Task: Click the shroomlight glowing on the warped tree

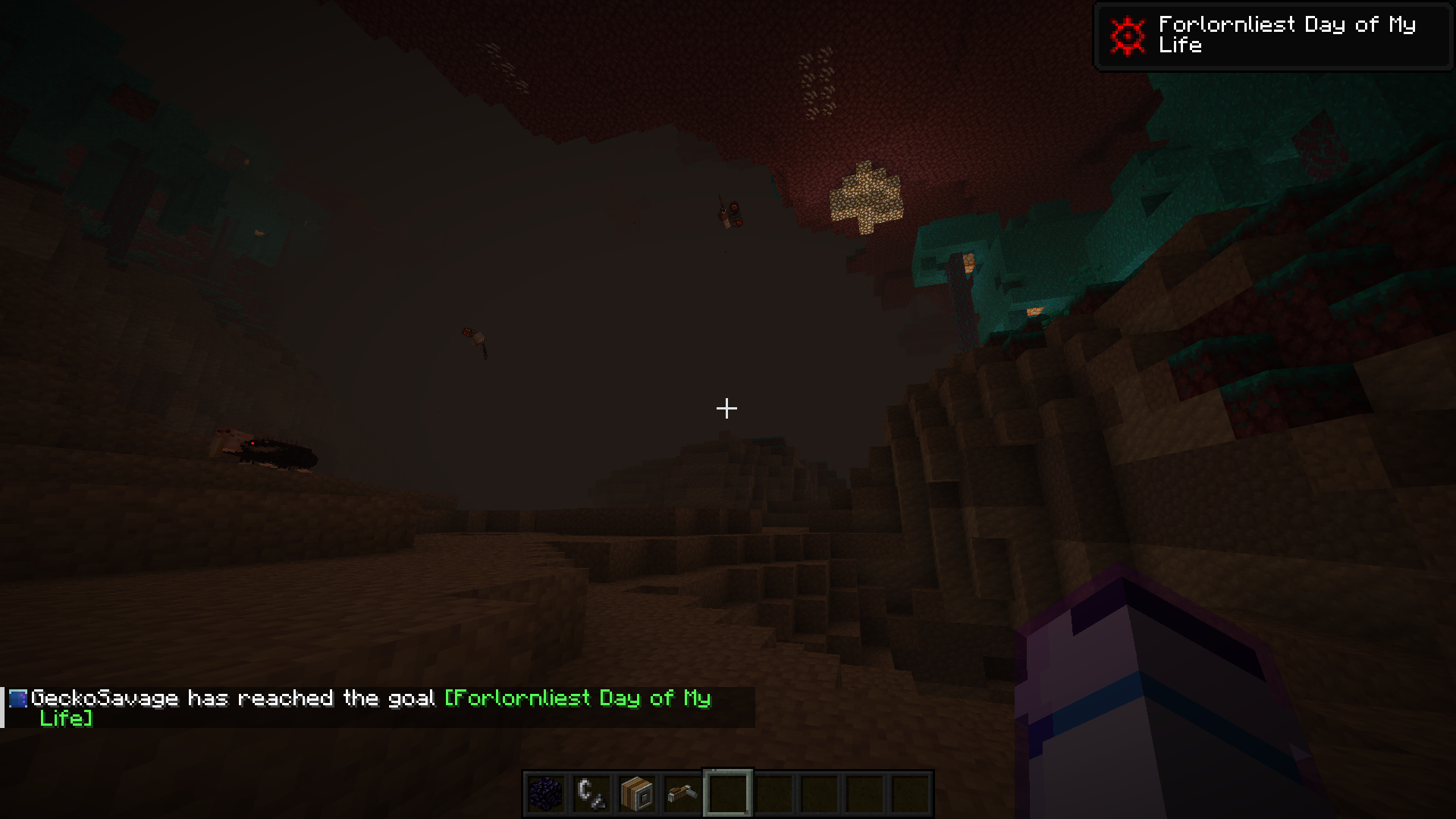Action: [968, 263]
